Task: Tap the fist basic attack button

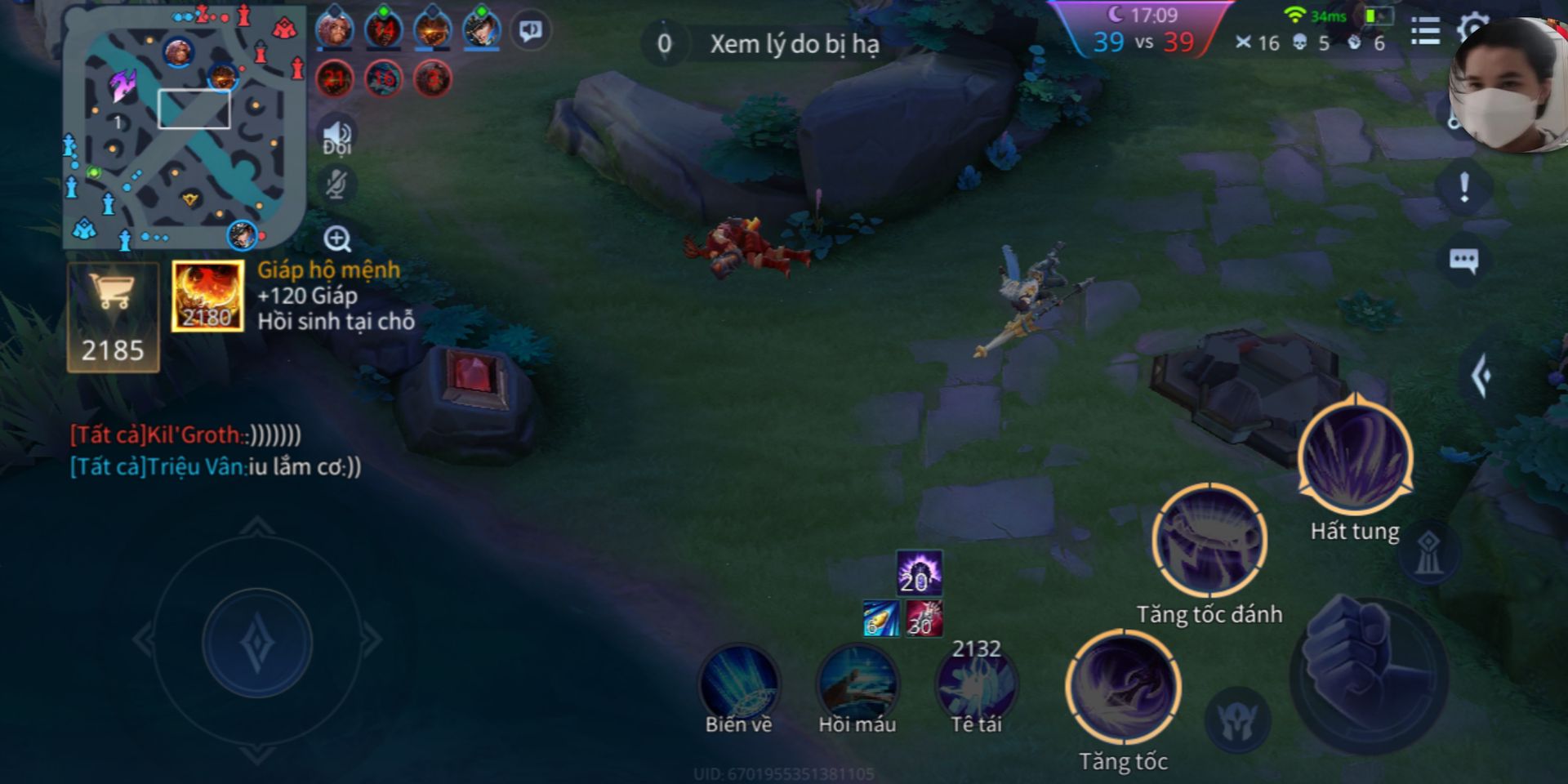Action: (x=1369, y=675)
